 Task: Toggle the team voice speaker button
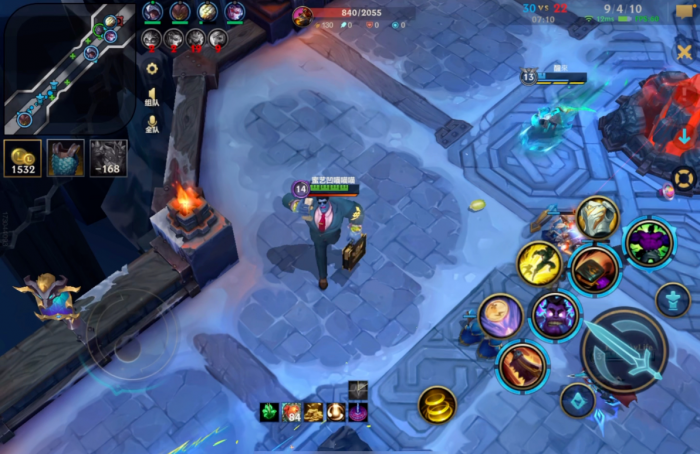(152, 96)
